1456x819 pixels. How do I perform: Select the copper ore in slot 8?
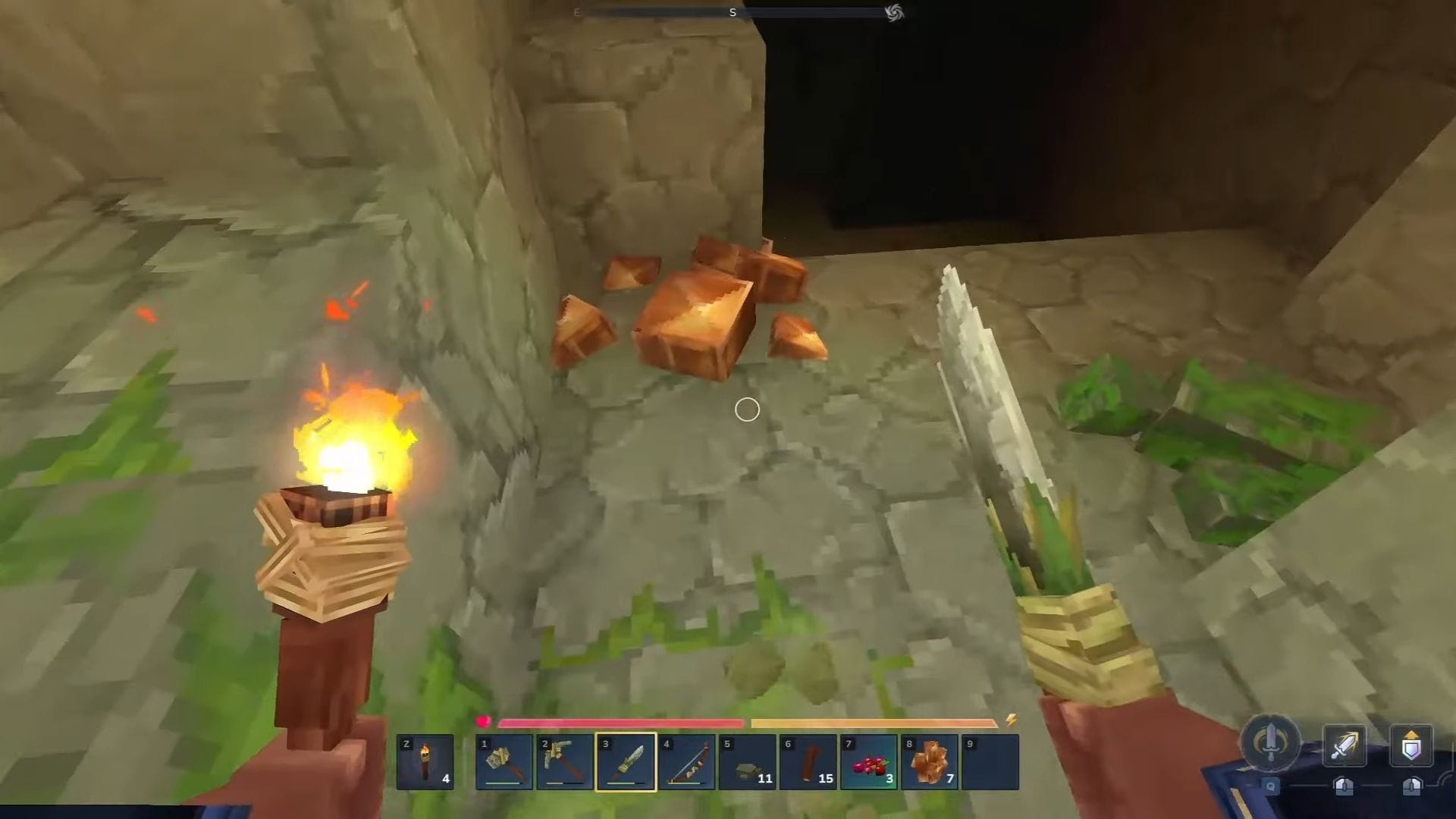tap(931, 761)
